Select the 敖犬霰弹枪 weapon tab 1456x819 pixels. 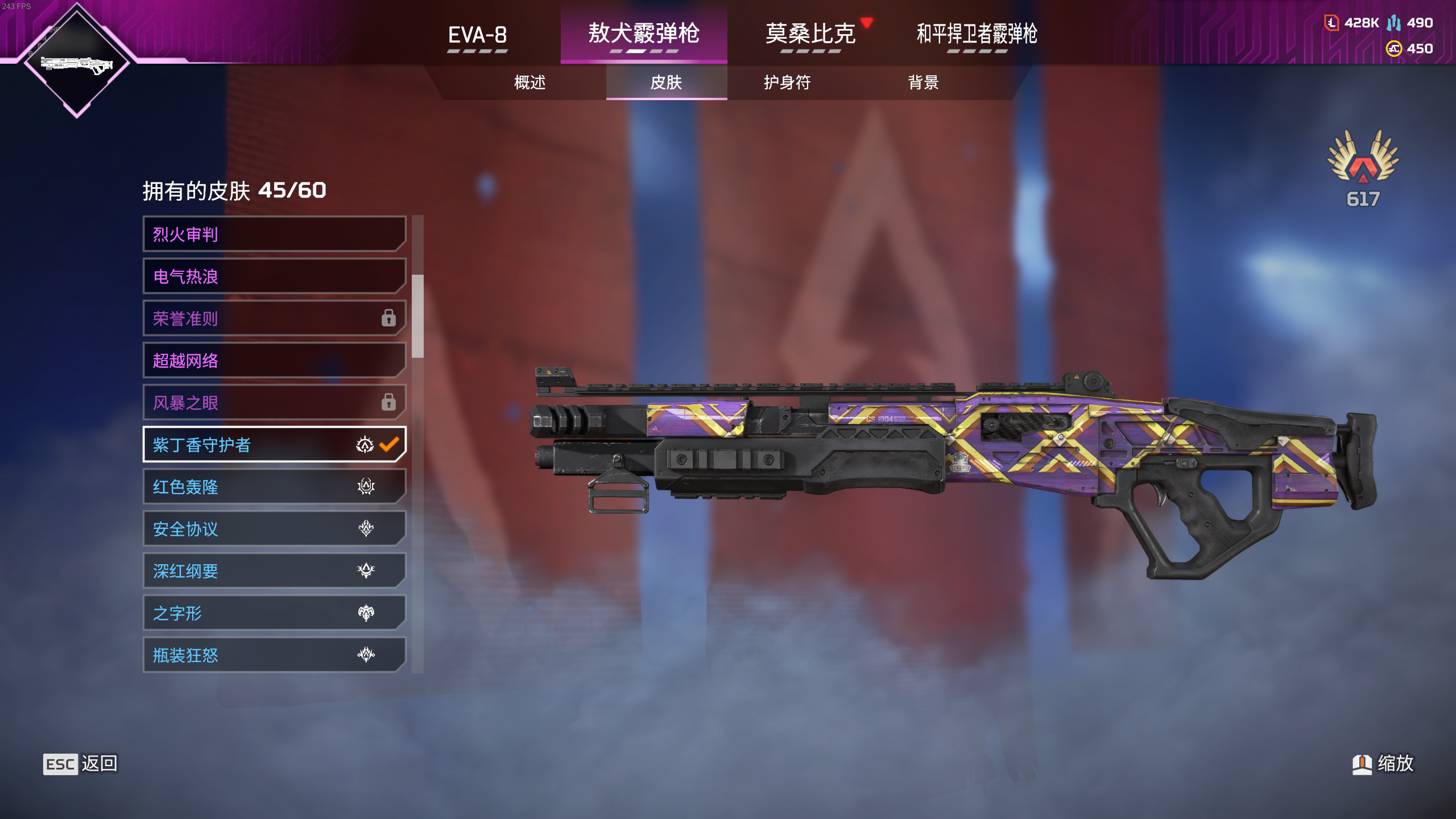[x=643, y=34]
